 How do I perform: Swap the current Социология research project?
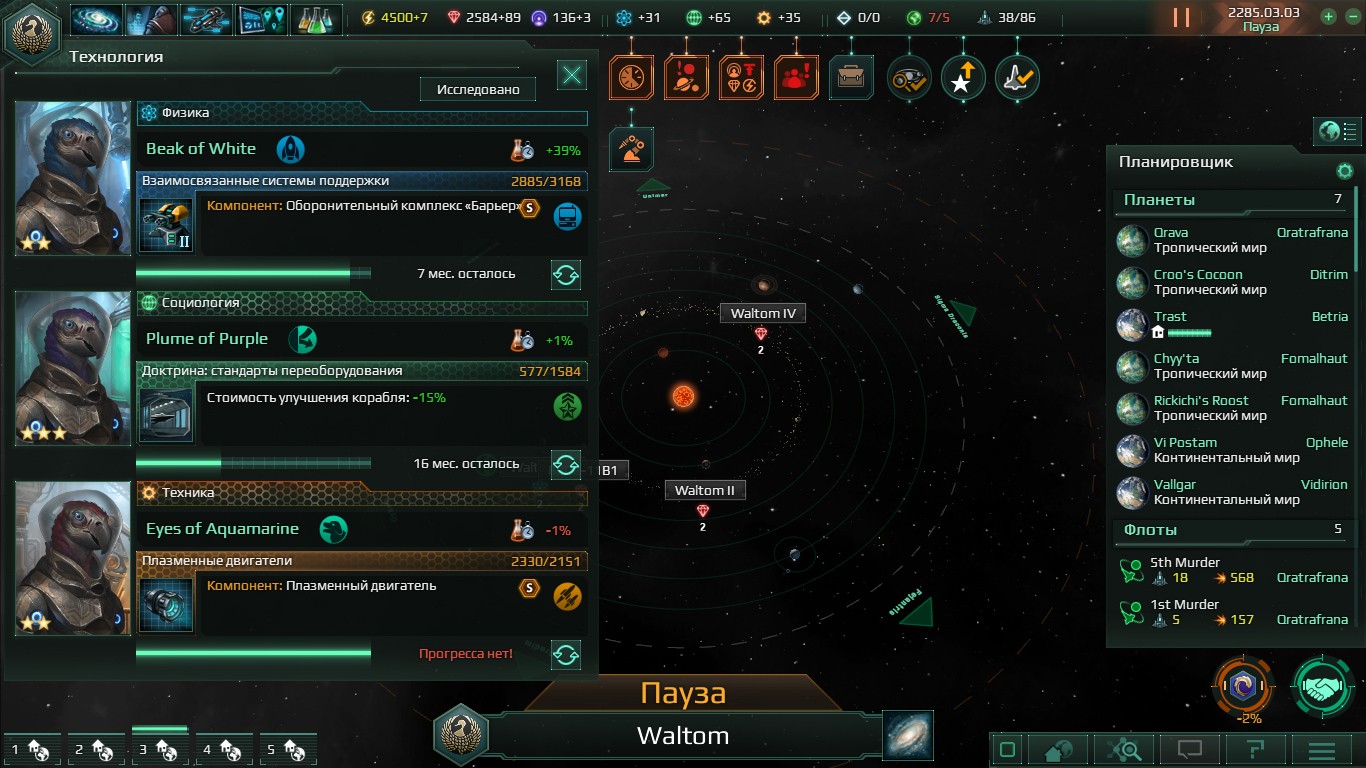click(566, 465)
